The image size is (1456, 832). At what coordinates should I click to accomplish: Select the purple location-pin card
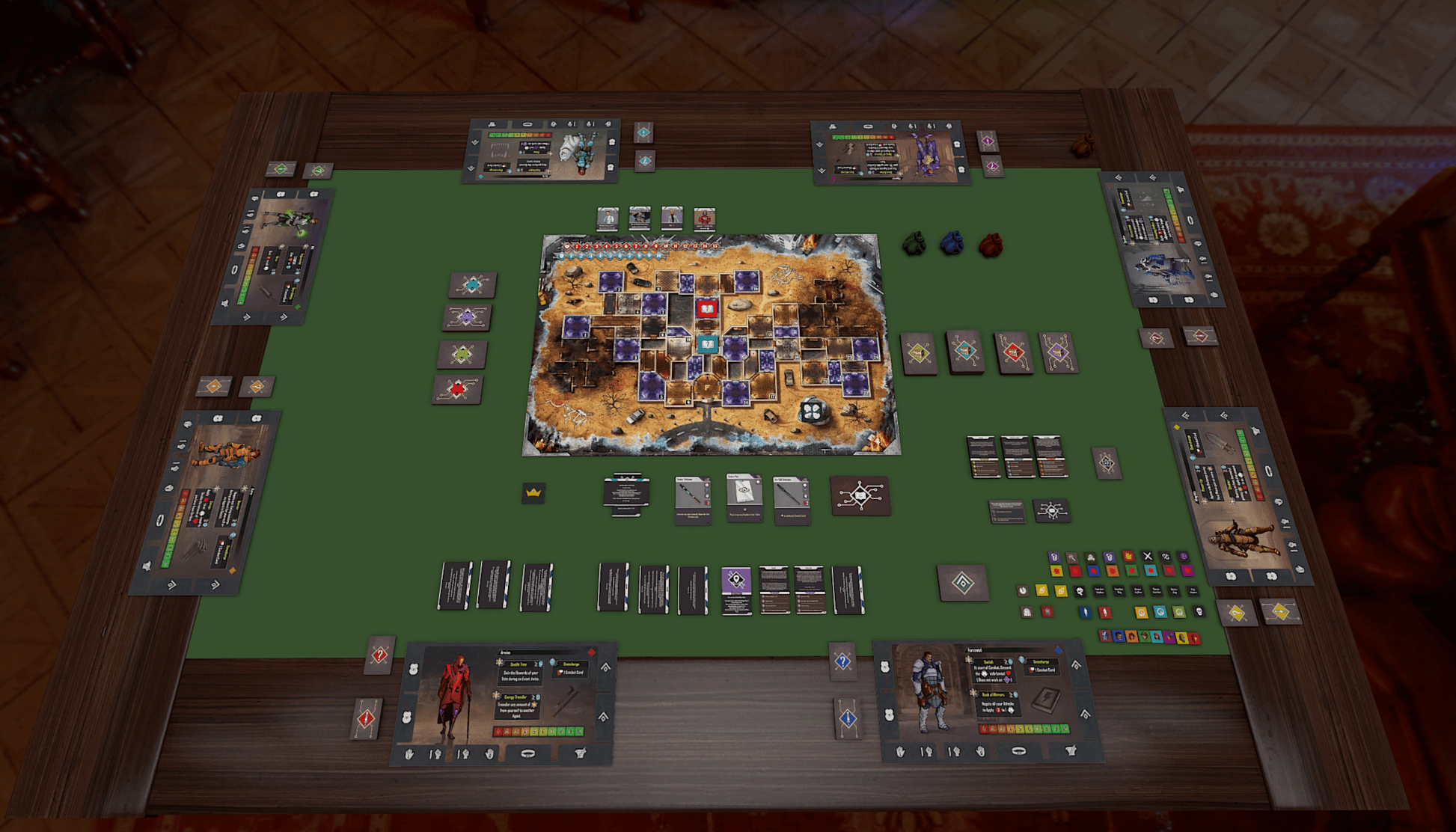point(736,590)
